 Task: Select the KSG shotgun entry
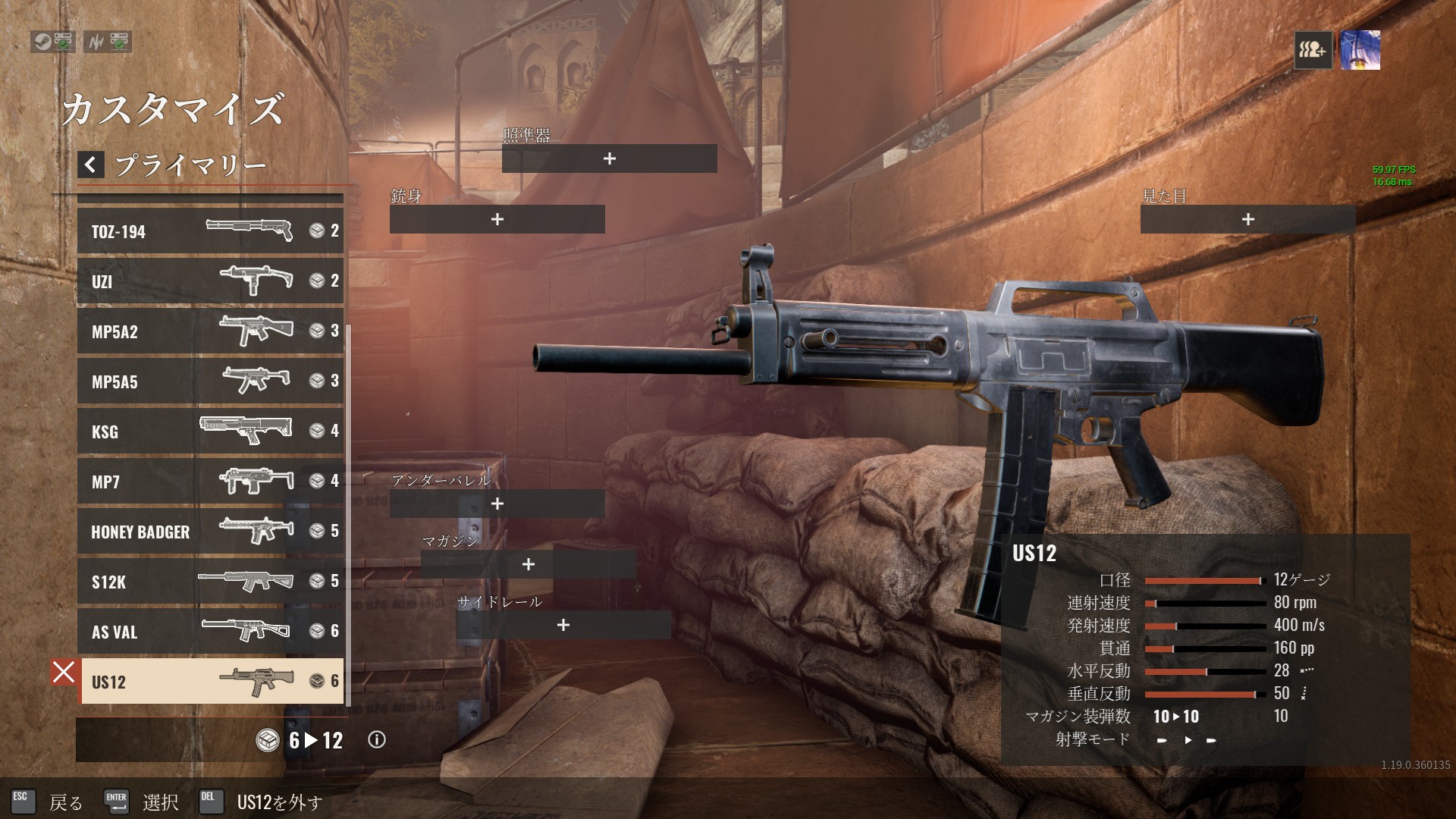[x=210, y=431]
